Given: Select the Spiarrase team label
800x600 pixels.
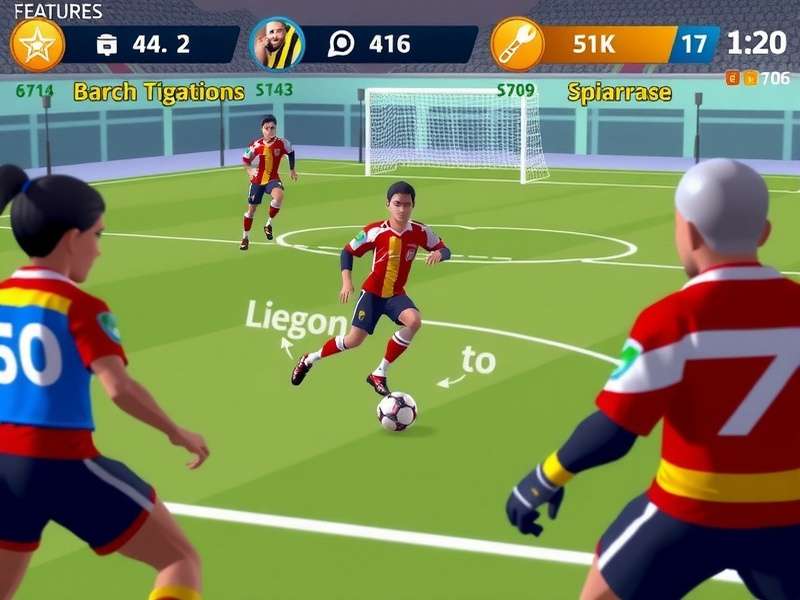Looking at the screenshot, I should pos(619,93).
